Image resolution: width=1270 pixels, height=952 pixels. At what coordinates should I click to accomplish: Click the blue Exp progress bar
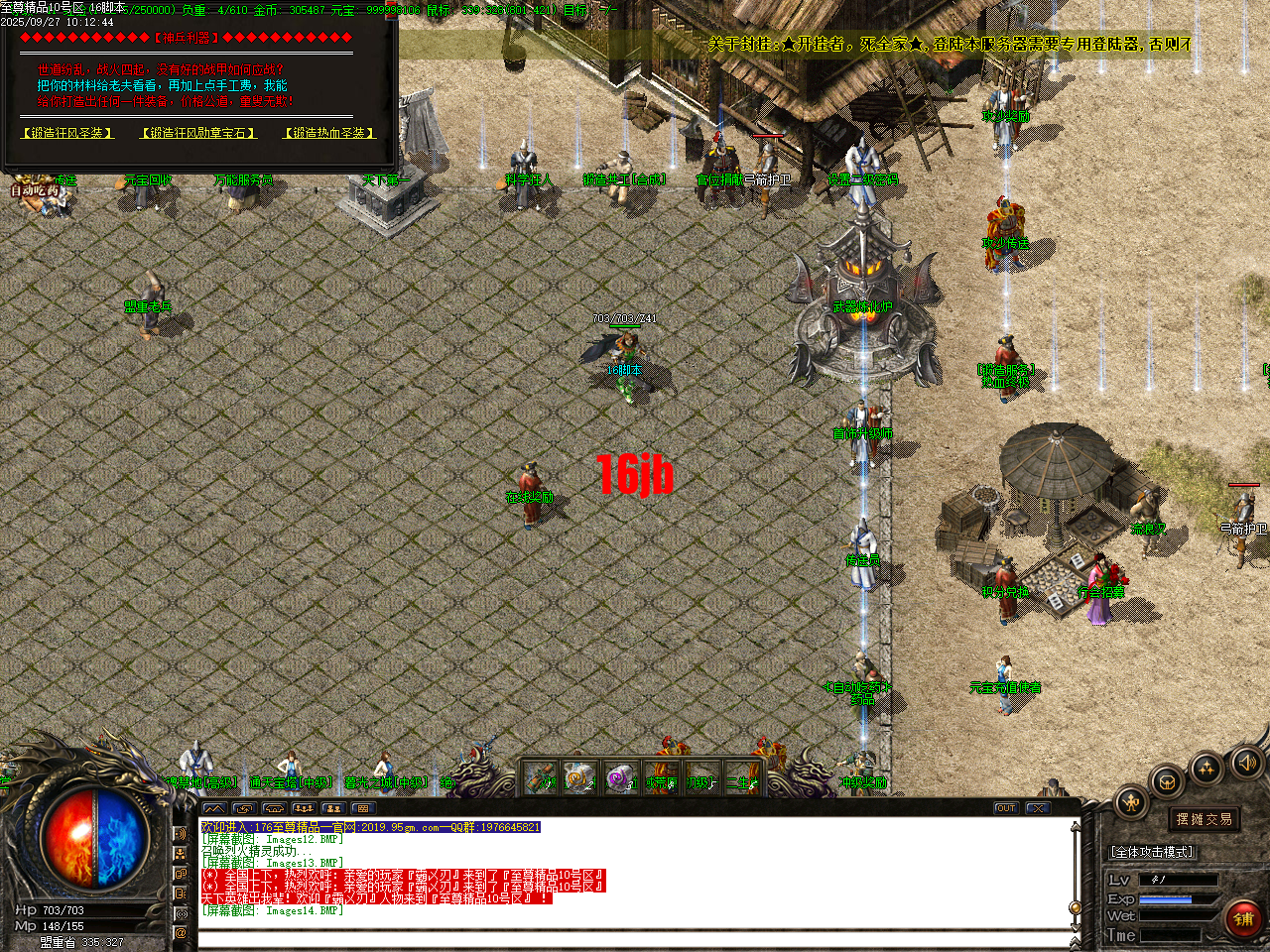tap(1166, 898)
